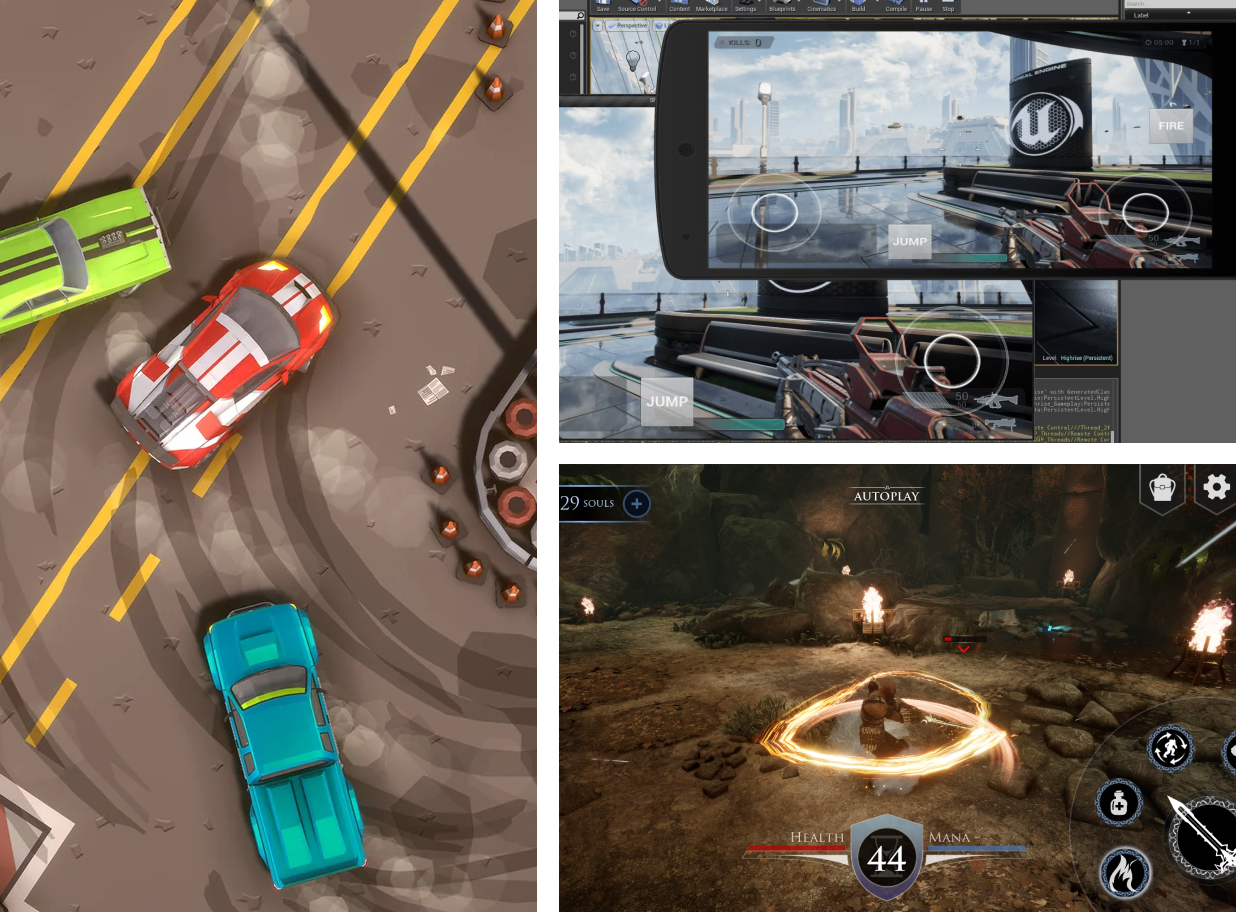Tap the large JUMP button below the phone

pos(666,401)
